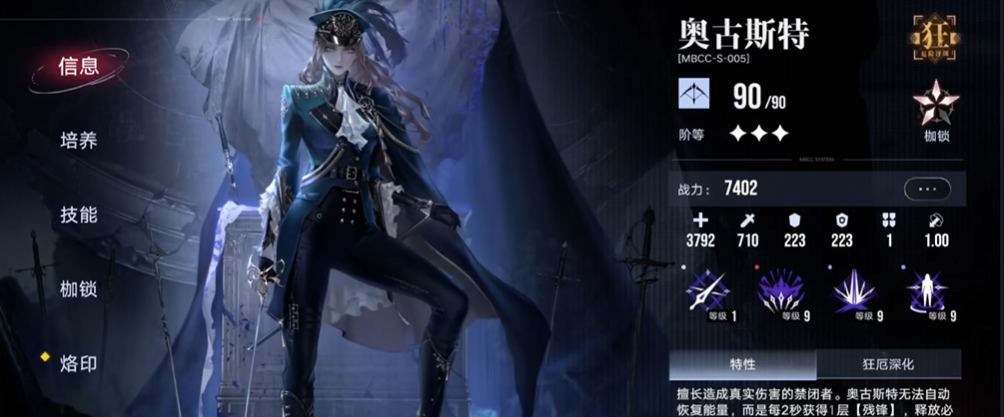Image resolution: width=1004 pixels, height=417 pixels.
Task: Select the 信息 menu entry
Action: [78, 67]
